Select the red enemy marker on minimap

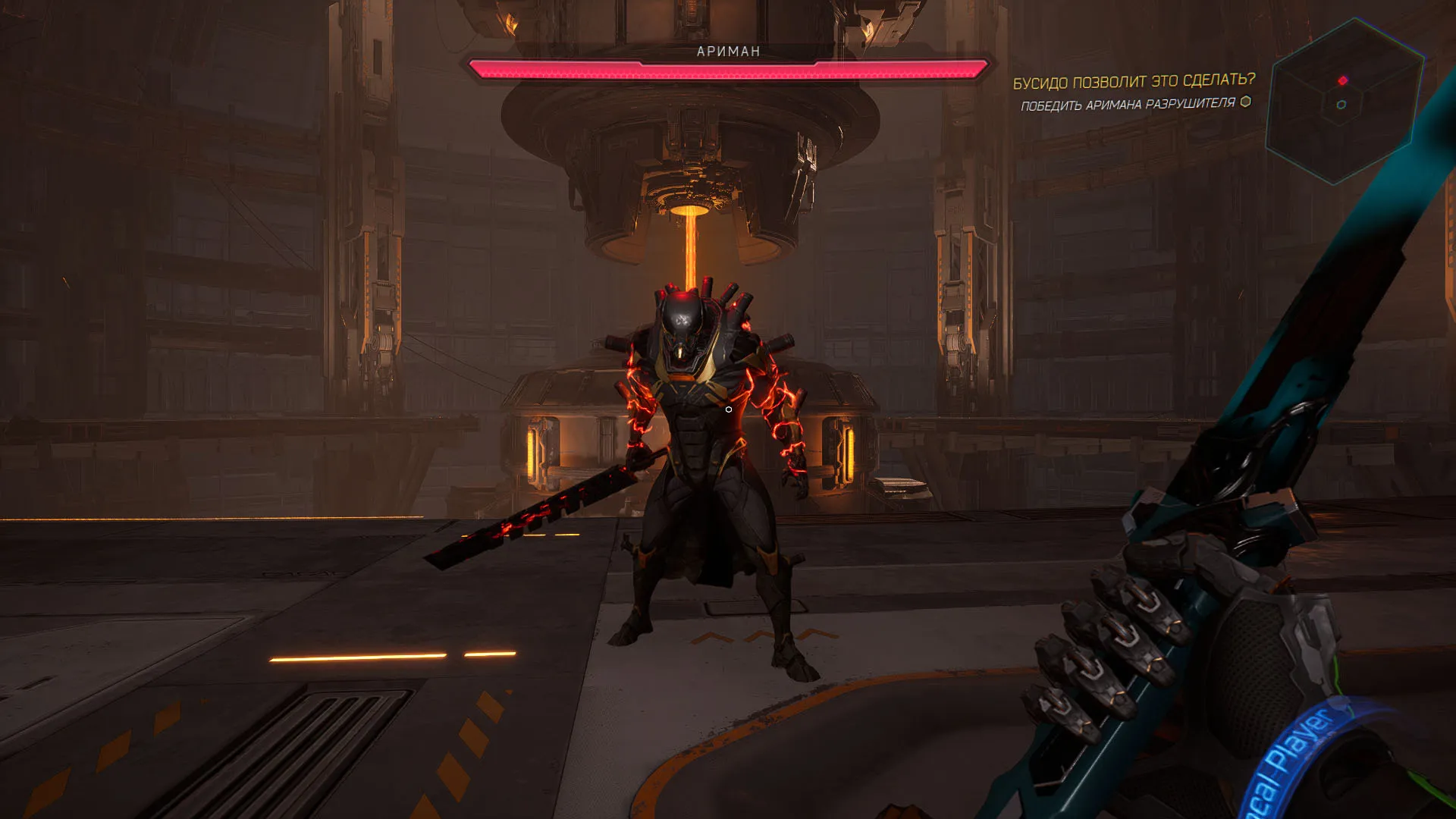coord(1343,80)
